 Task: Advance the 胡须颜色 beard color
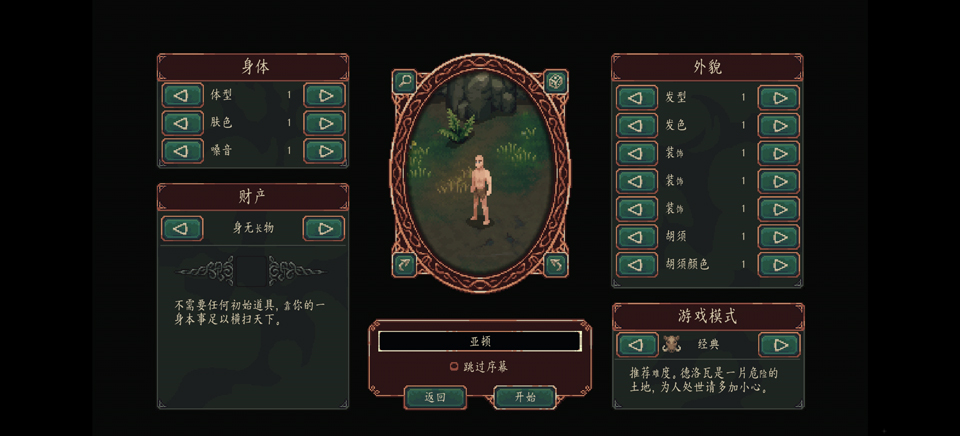778,265
